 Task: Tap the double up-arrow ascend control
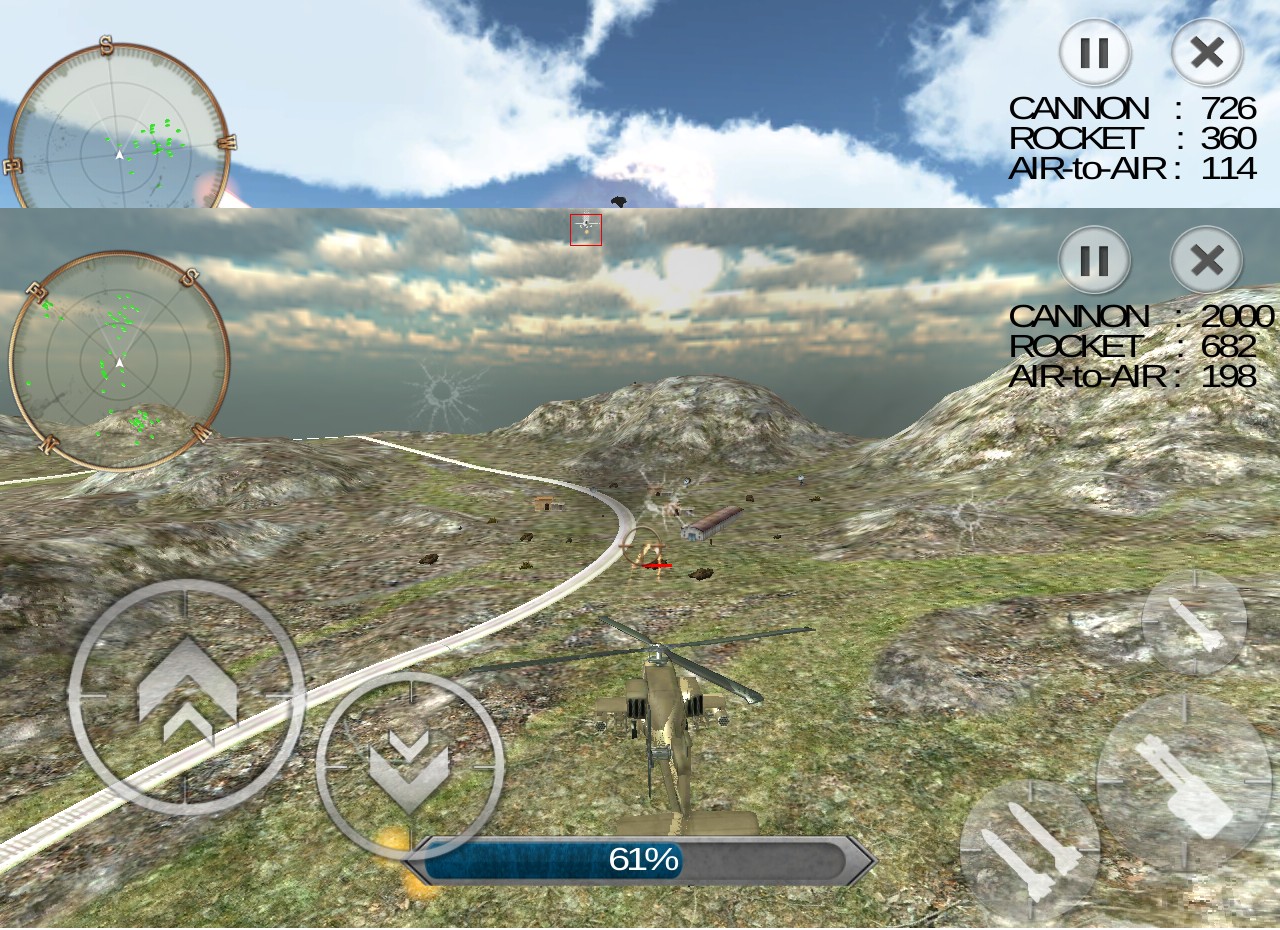click(x=186, y=698)
